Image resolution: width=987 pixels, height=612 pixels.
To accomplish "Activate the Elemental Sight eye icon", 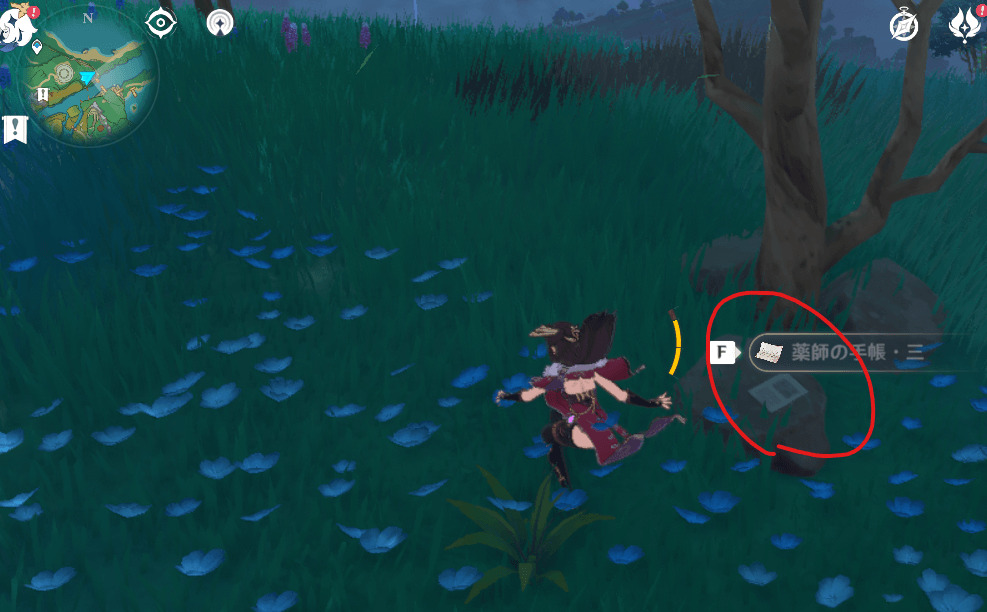I will [x=161, y=23].
